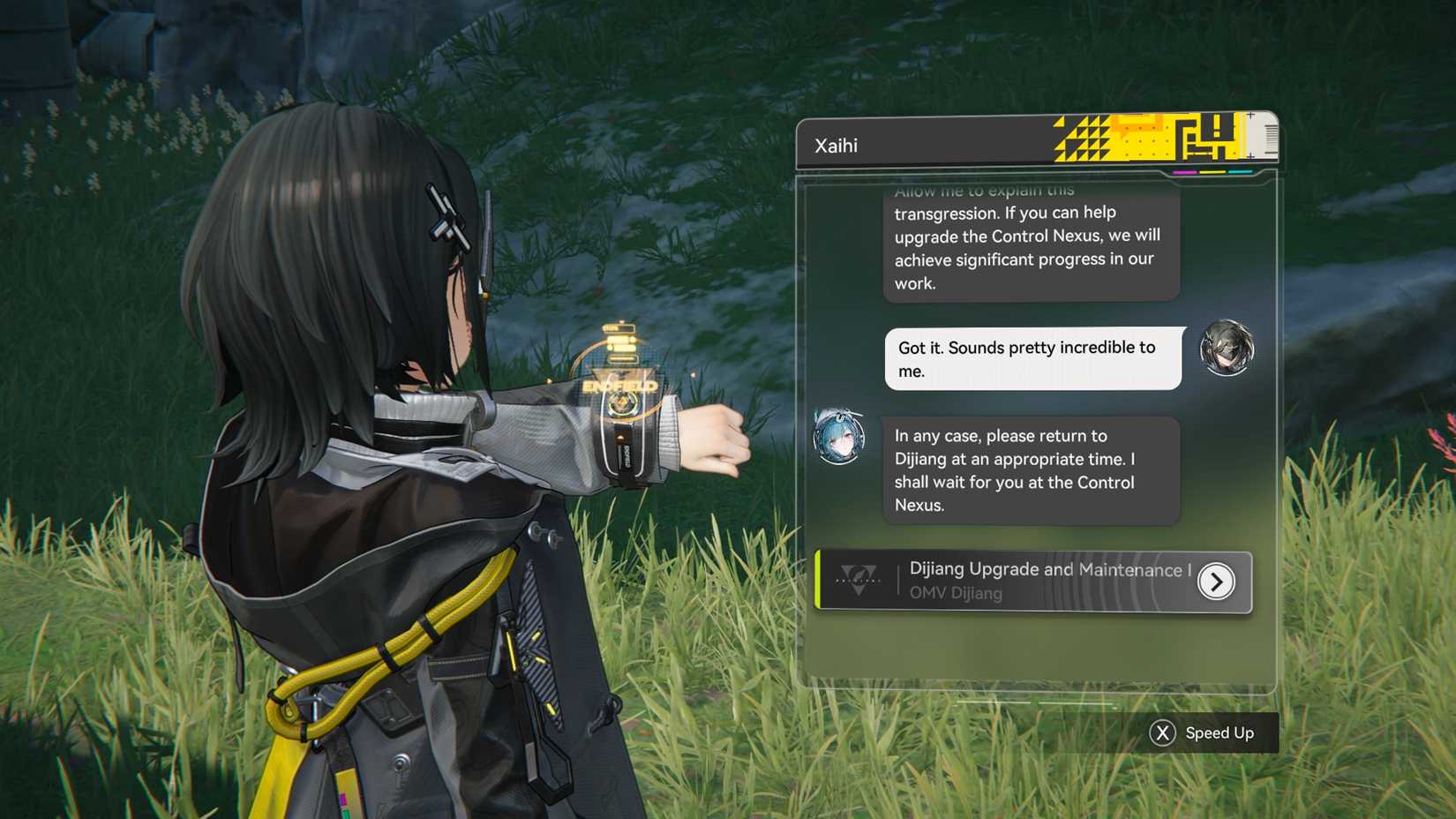Click Xaihi's 'please return to Dijiang' message bubble

[x=1031, y=470]
